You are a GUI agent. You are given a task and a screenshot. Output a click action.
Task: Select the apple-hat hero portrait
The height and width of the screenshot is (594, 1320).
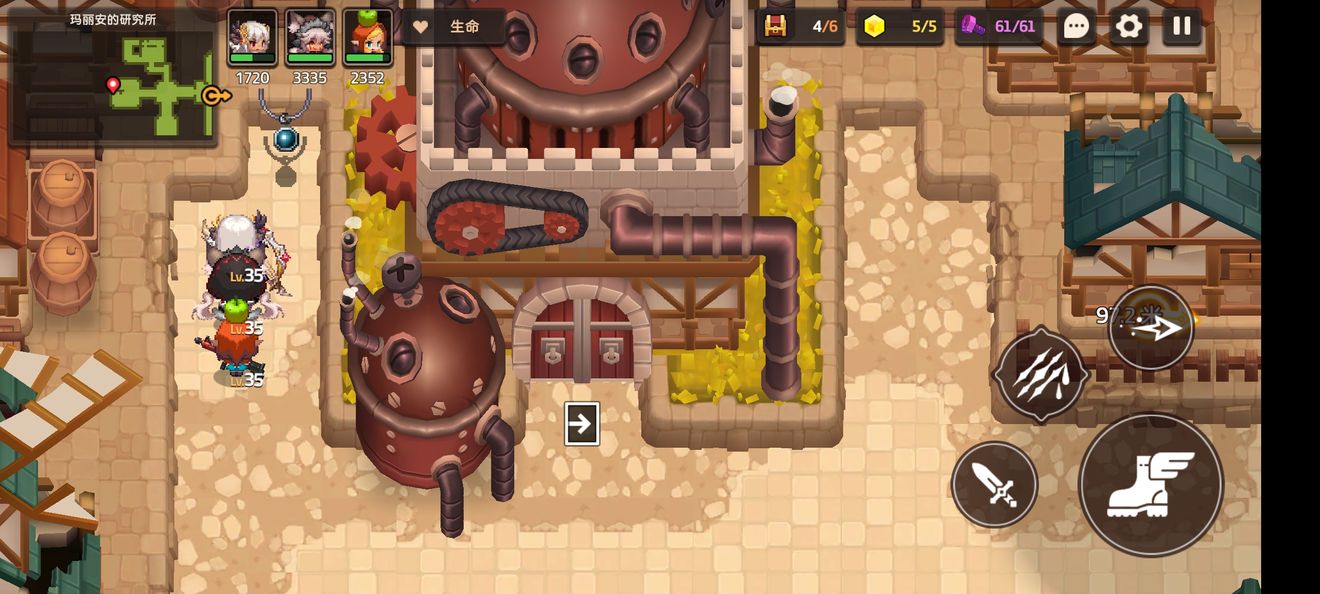pos(367,38)
